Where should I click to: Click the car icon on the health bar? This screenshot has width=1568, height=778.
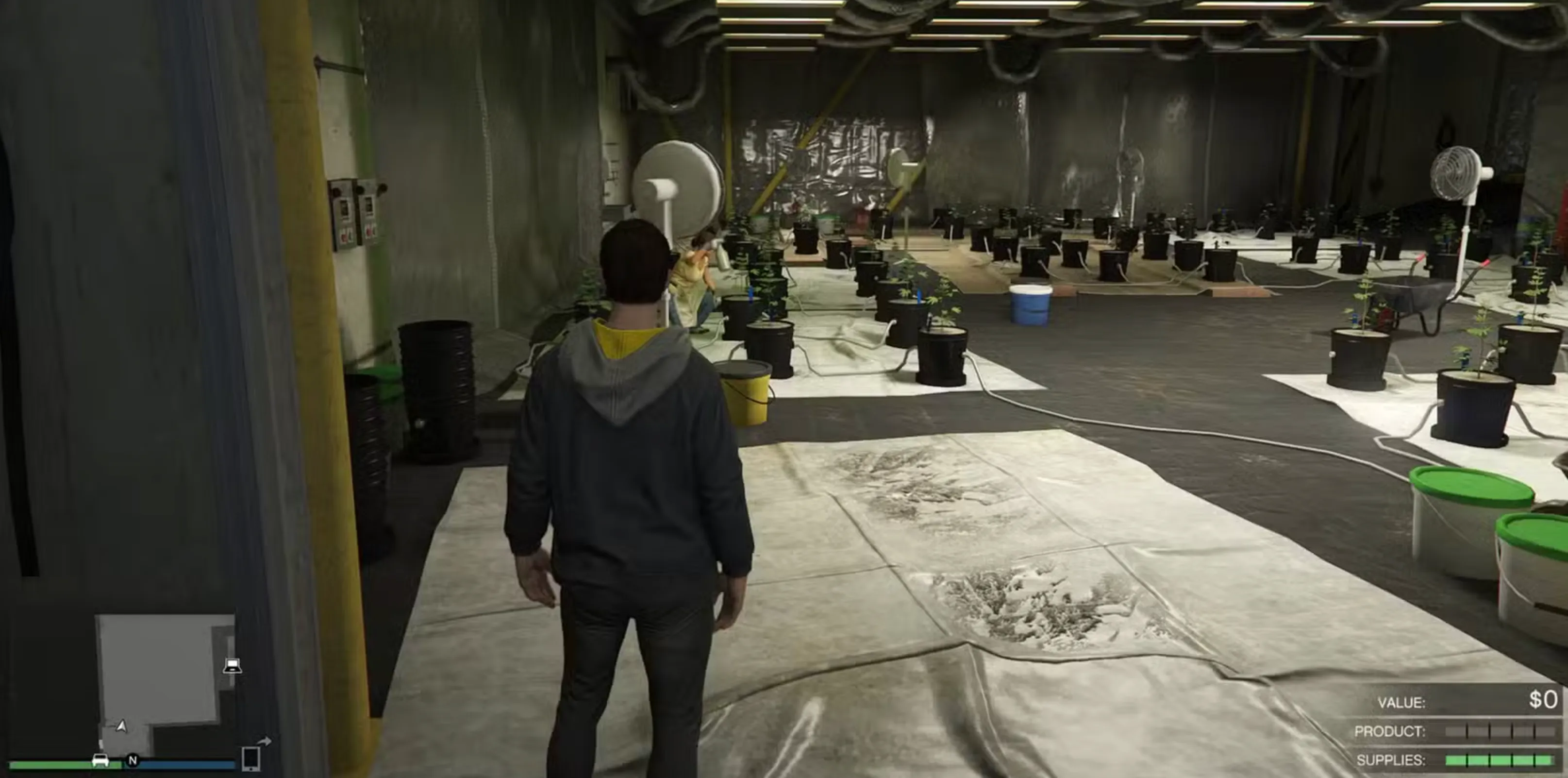100,762
